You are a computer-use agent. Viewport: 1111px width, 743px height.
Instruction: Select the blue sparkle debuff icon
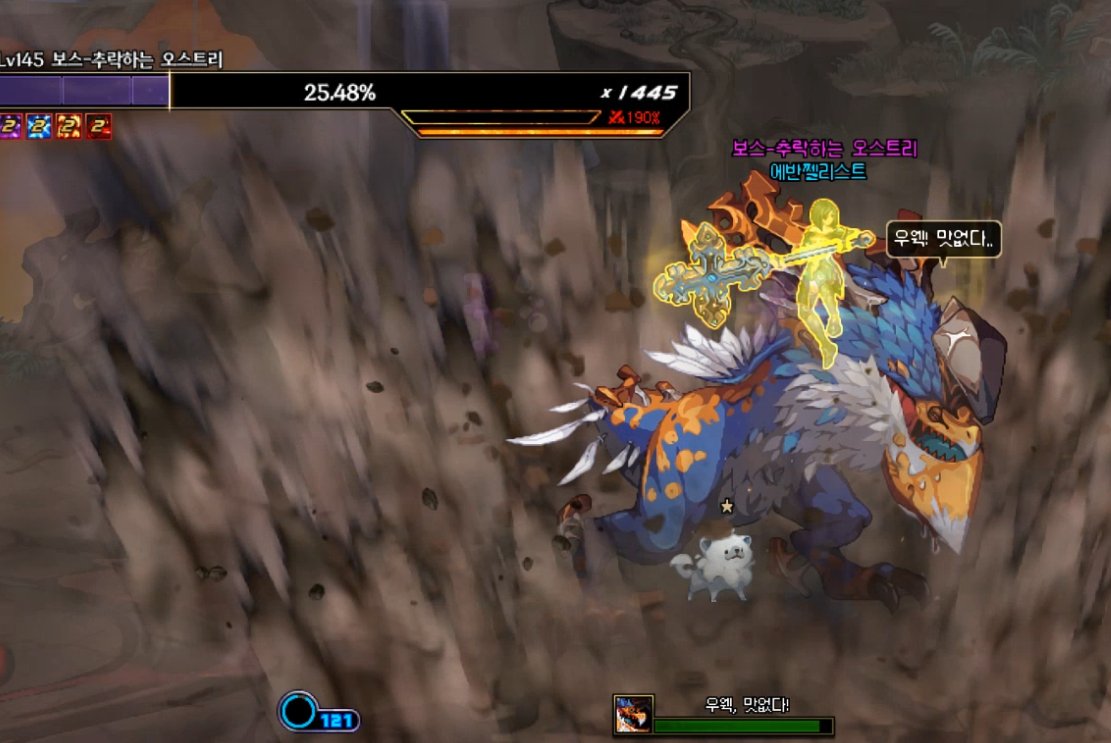point(39,126)
